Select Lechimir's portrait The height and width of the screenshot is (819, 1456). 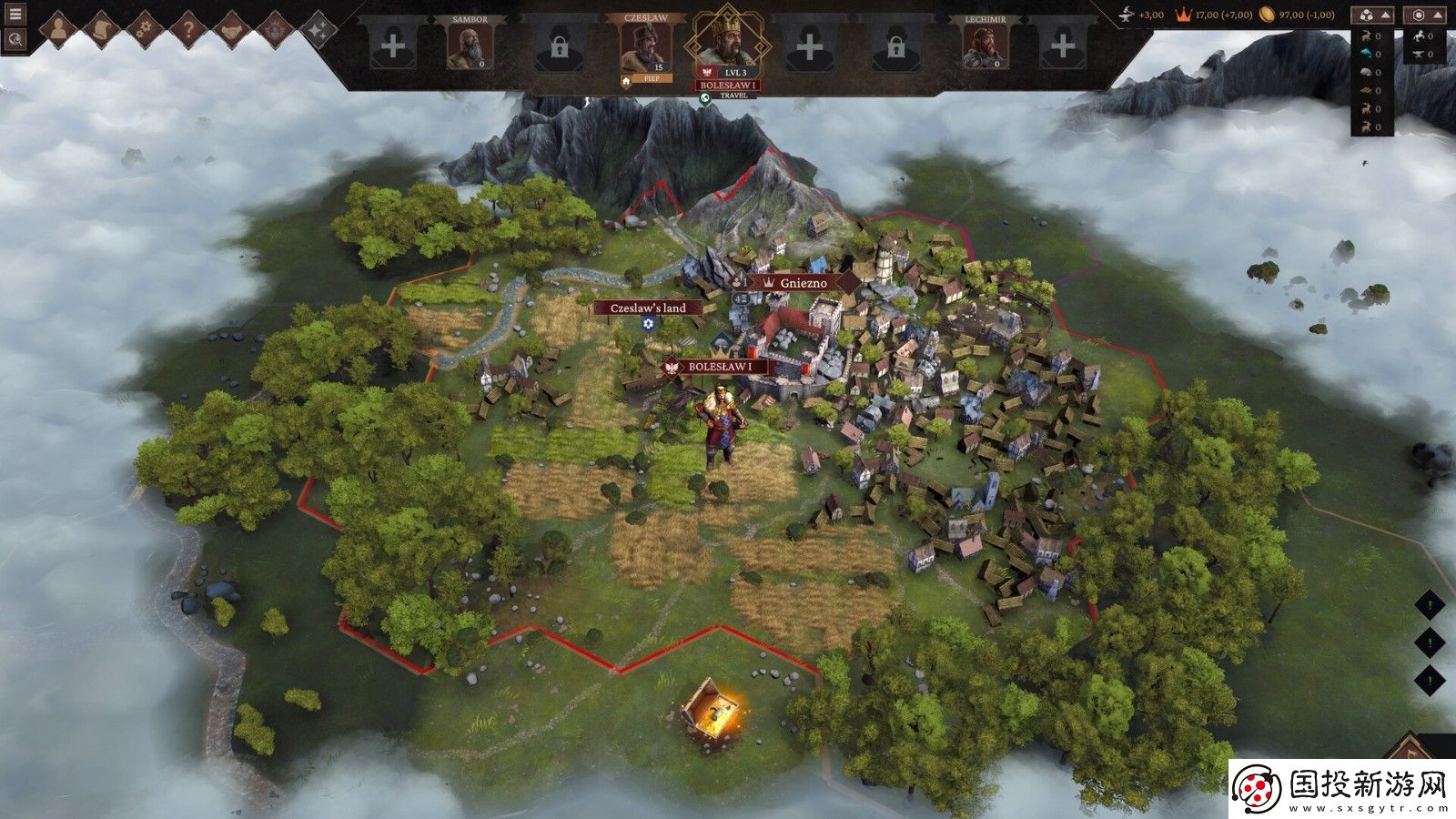pyautogui.click(x=986, y=45)
